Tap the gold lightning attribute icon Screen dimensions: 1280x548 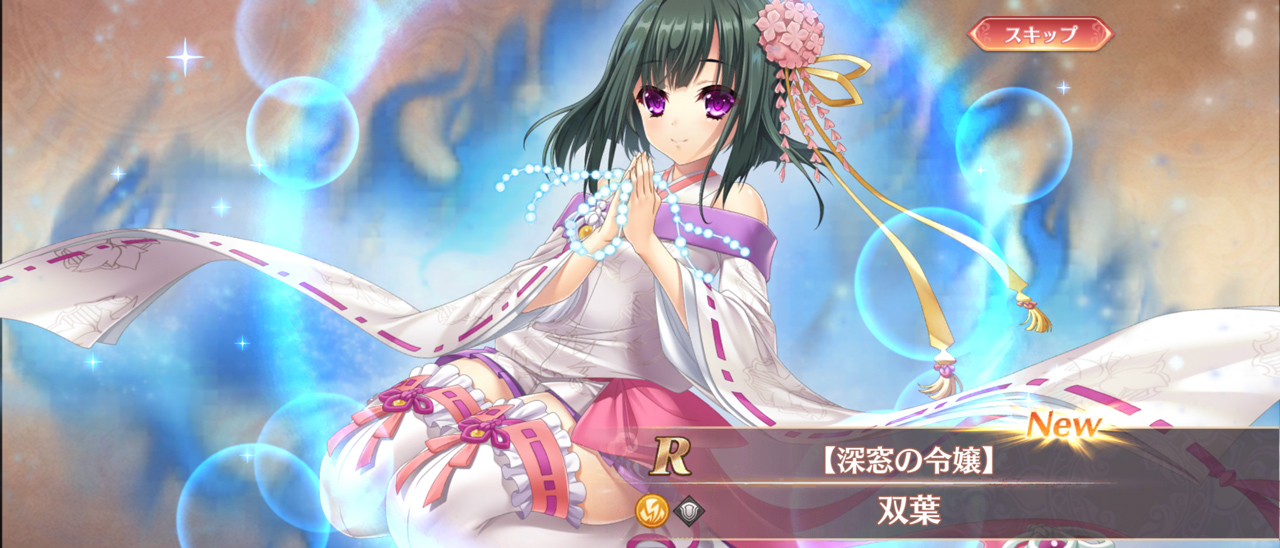(x=652, y=510)
